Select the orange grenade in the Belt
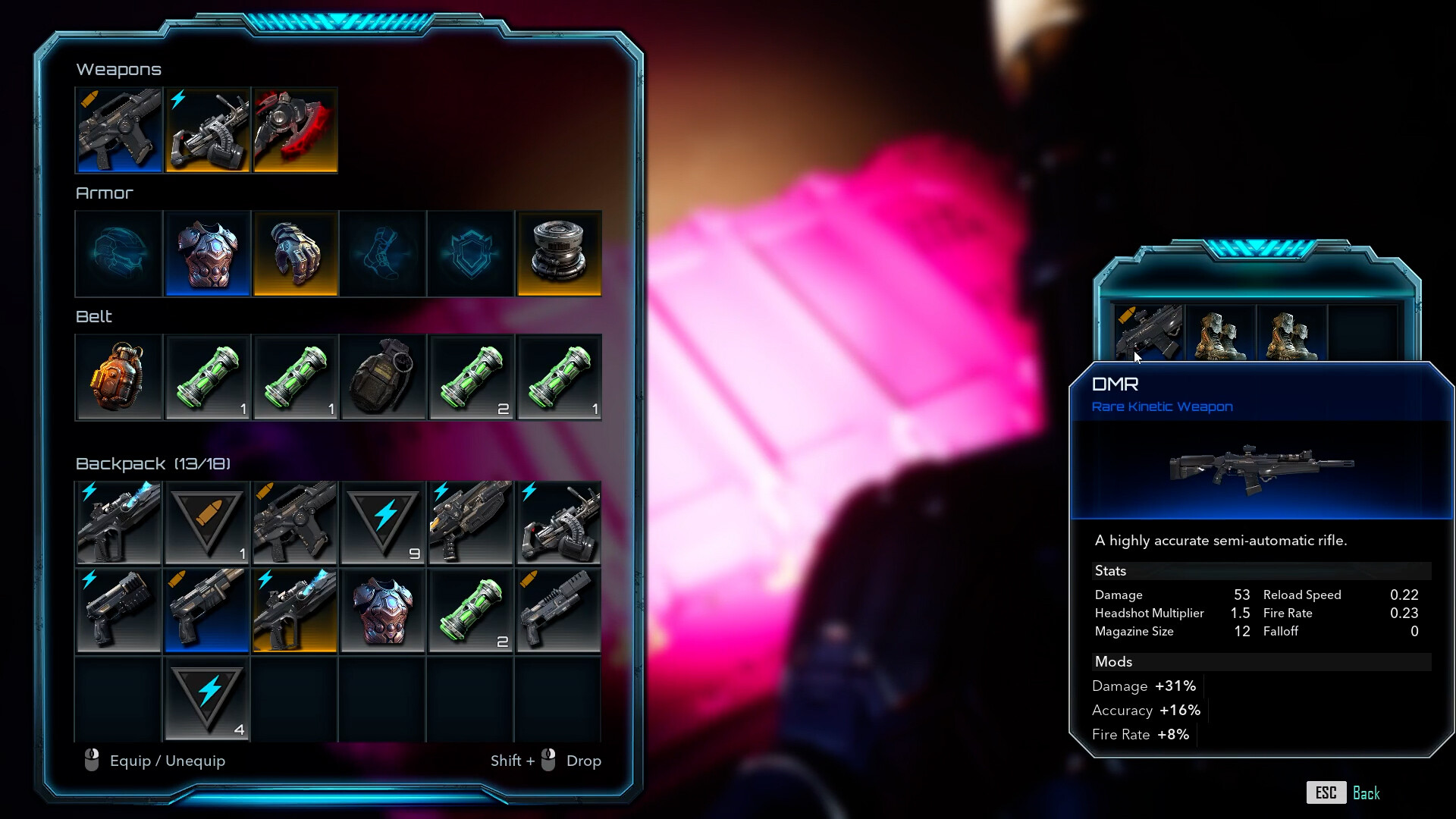Viewport: 1456px width, 819px height. pos(118,378)
